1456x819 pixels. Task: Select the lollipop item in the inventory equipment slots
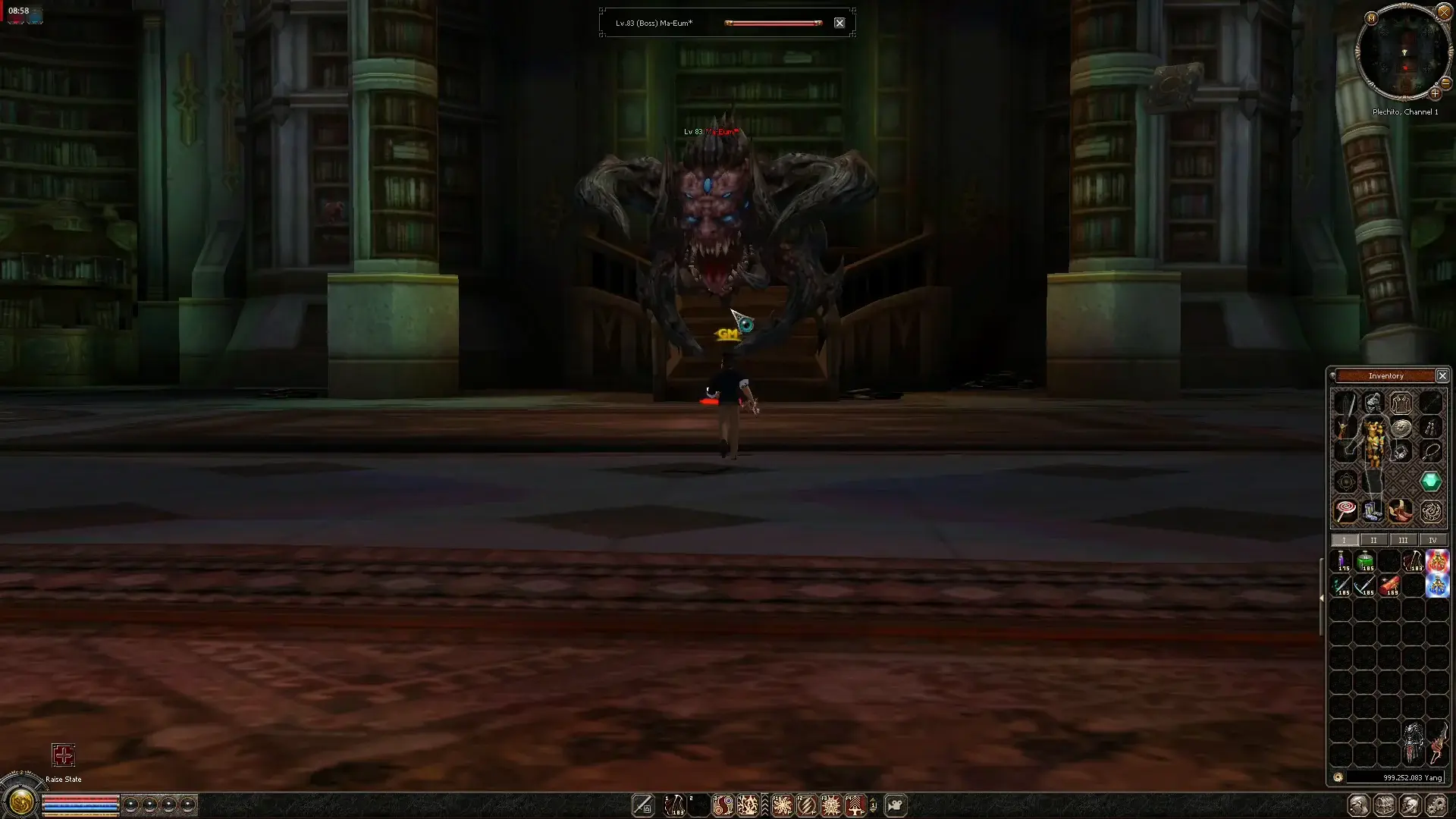(x=1346, y=512)
